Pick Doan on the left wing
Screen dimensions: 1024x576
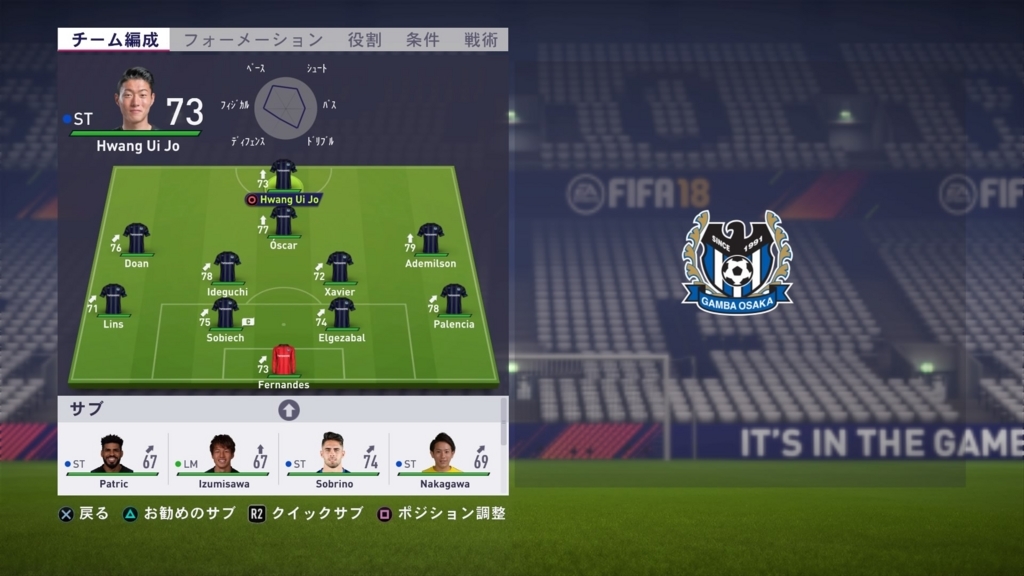[136, 240]
